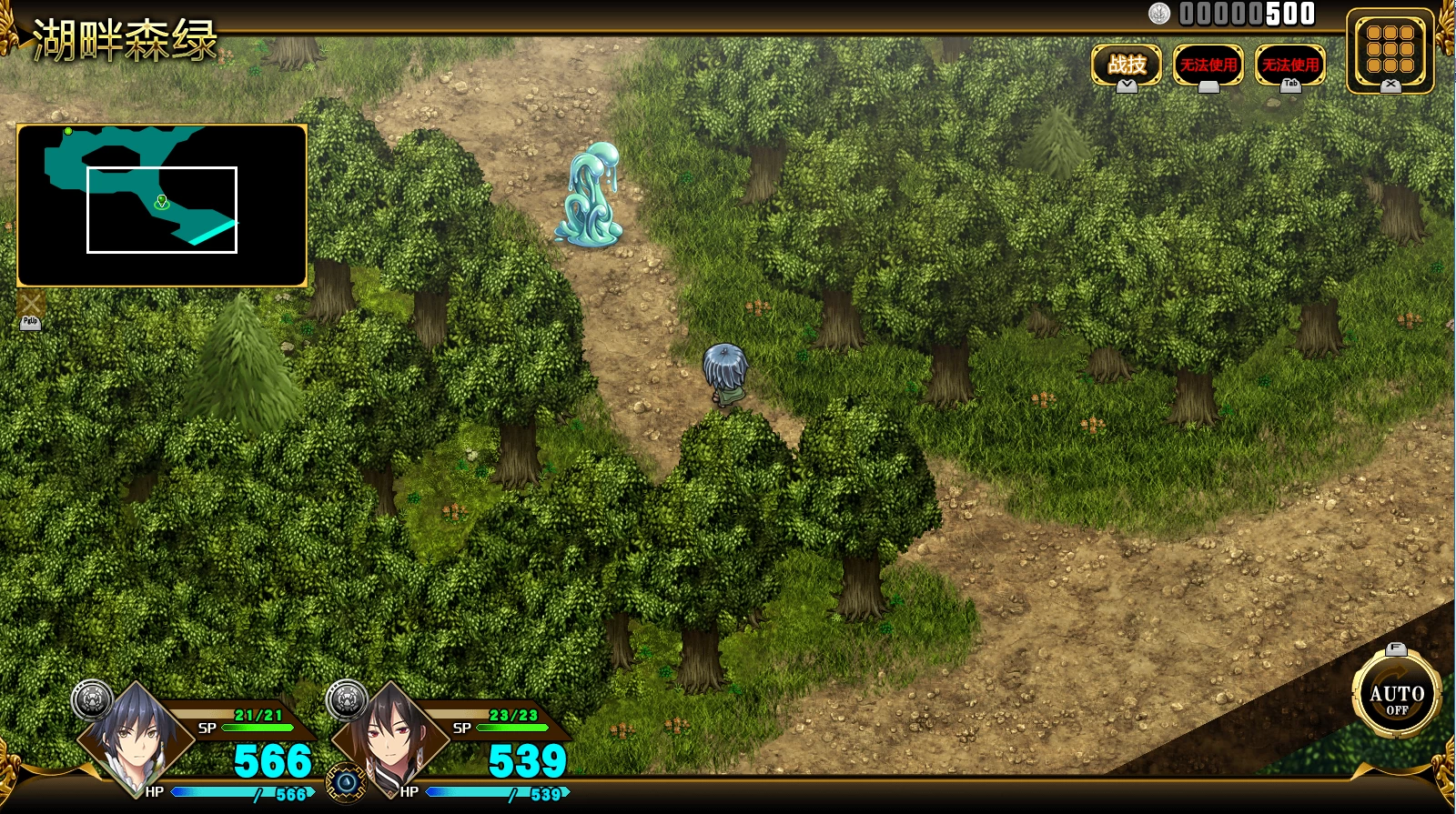Click the green player marker on the minimap
Image resolution: width=1456 pixels, height=814 pixels.
coord(162,201)
